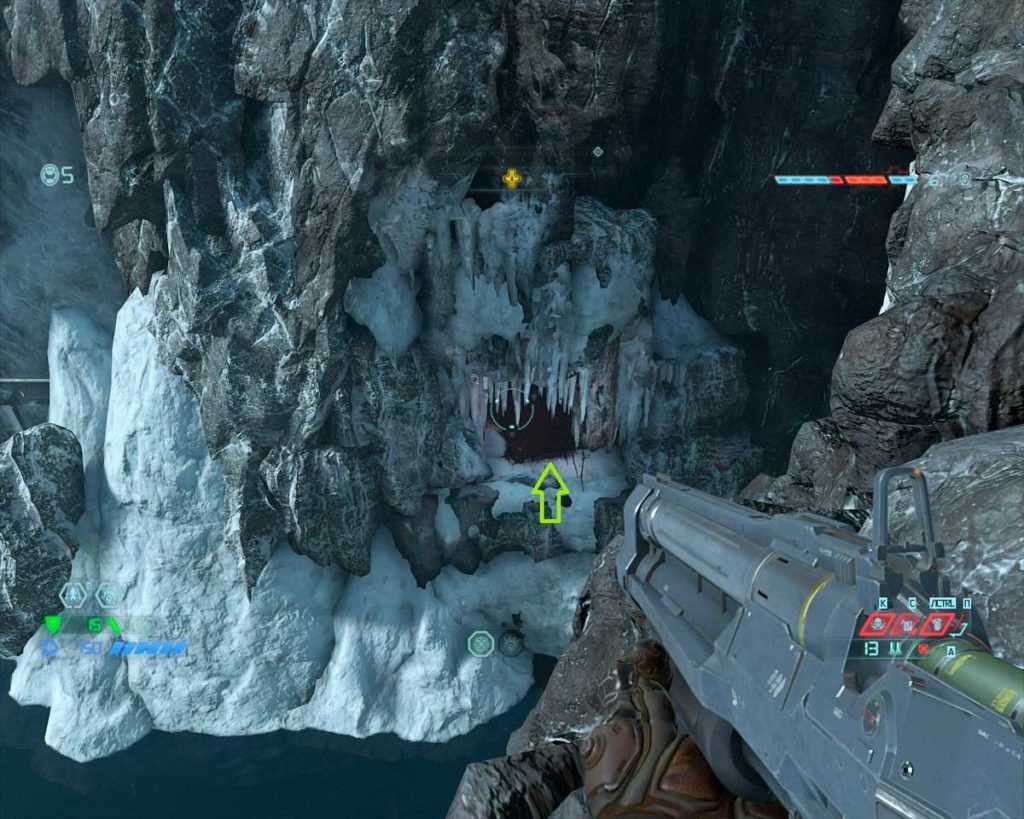Select the yellow objective marker on the compass
This screenshot has height=819, width=1024.
coord(512,179)
